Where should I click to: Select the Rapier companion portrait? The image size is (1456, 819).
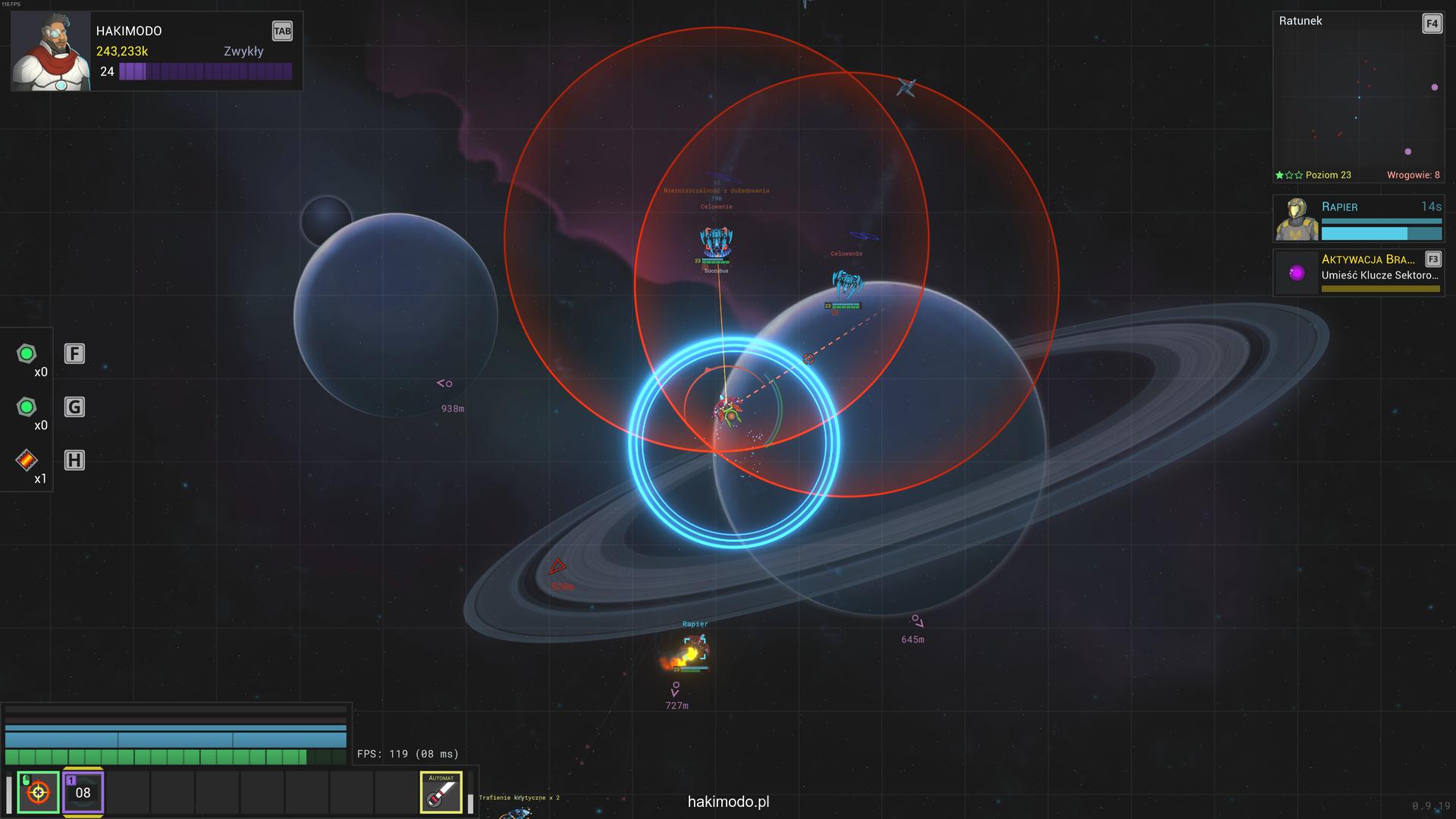tap(1297, 219)
